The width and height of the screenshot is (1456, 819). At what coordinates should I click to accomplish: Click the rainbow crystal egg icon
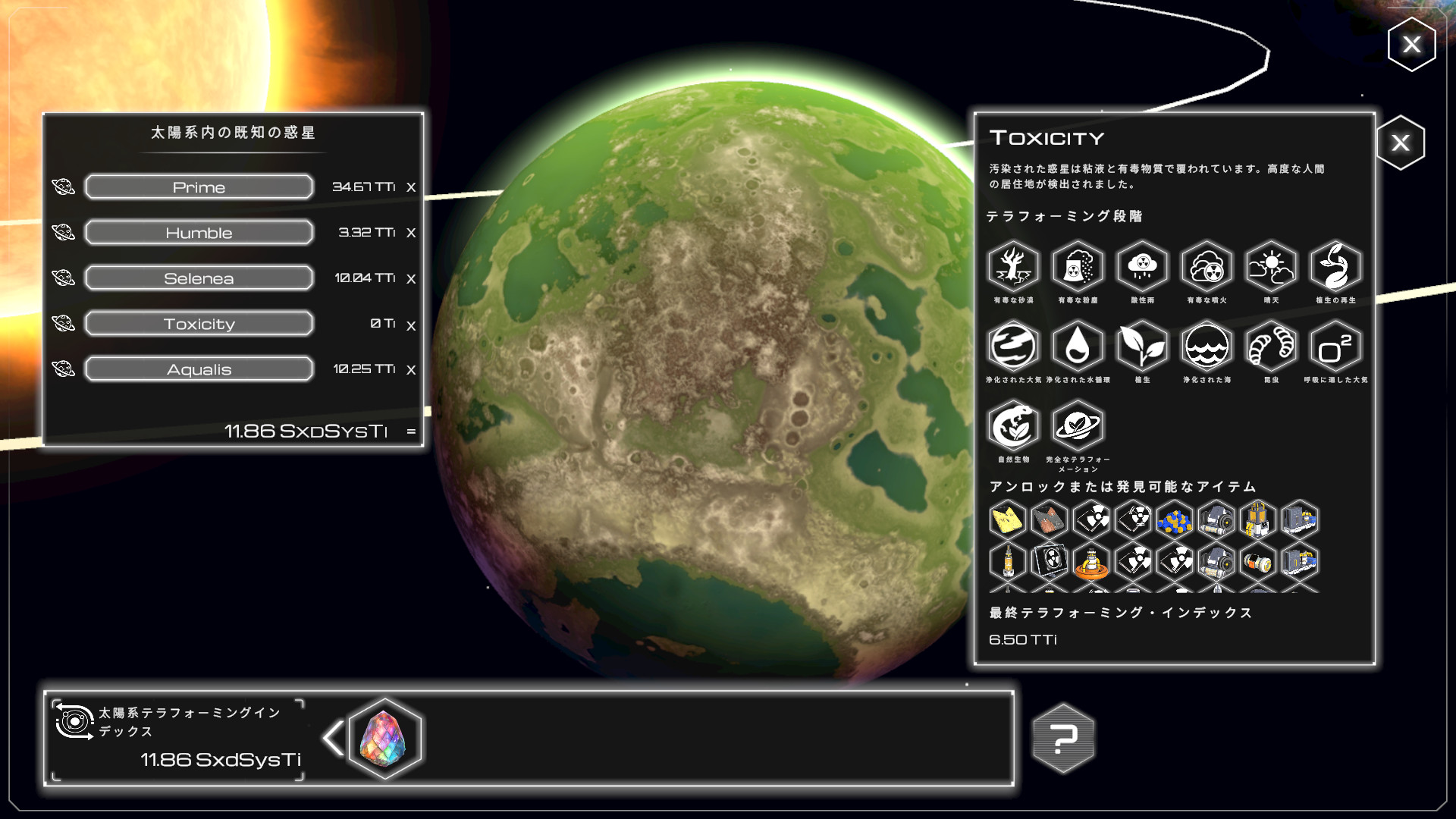coord(384,739)
